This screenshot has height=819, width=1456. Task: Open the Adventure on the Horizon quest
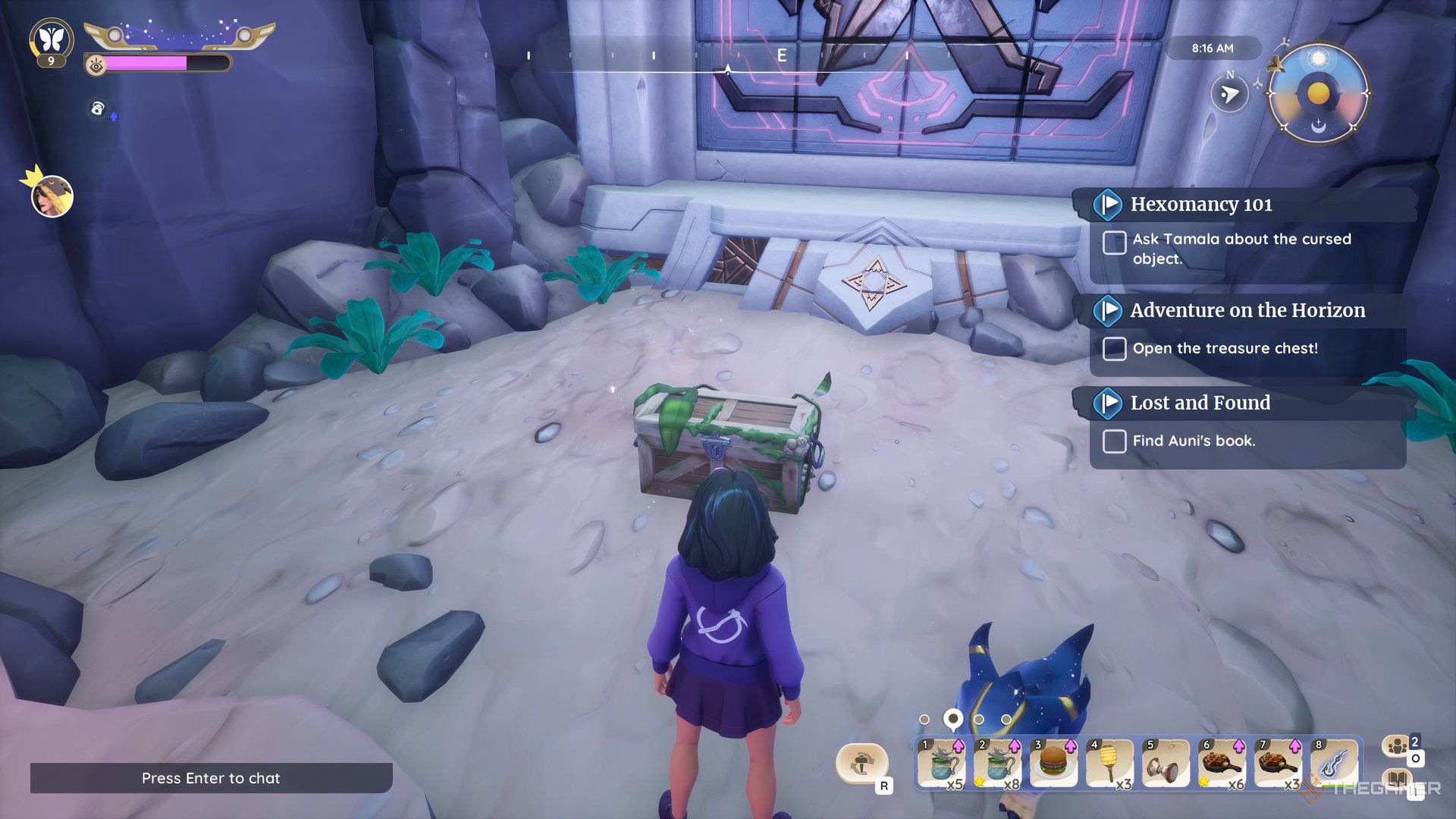pos(1247,311)
